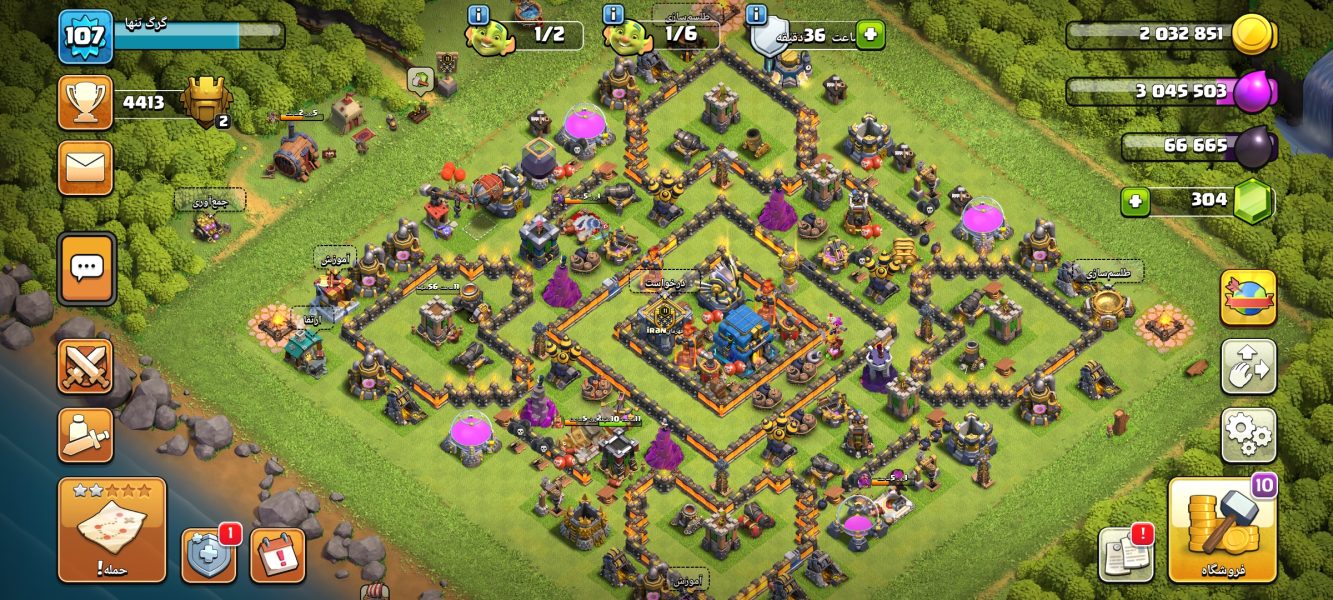Screen dimensions: 1333x600
Task: Show info for 1/6 builders
Action: (614, 15)
